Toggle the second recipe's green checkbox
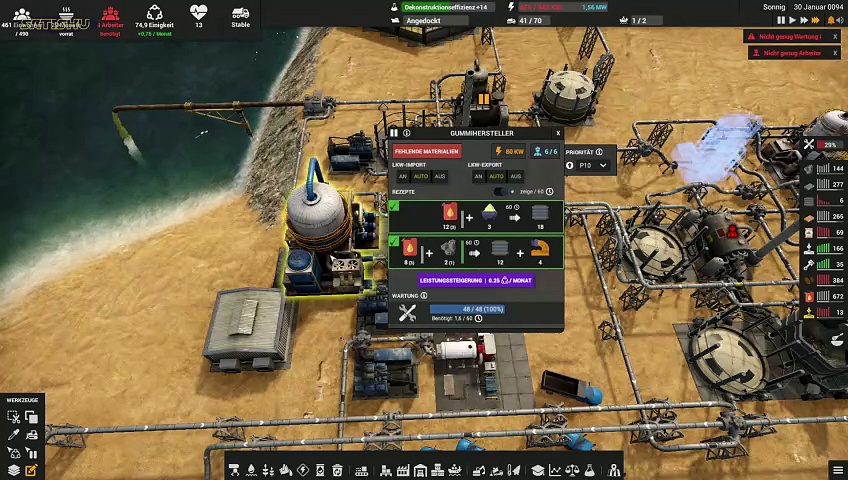 click(x=394, y=242)
